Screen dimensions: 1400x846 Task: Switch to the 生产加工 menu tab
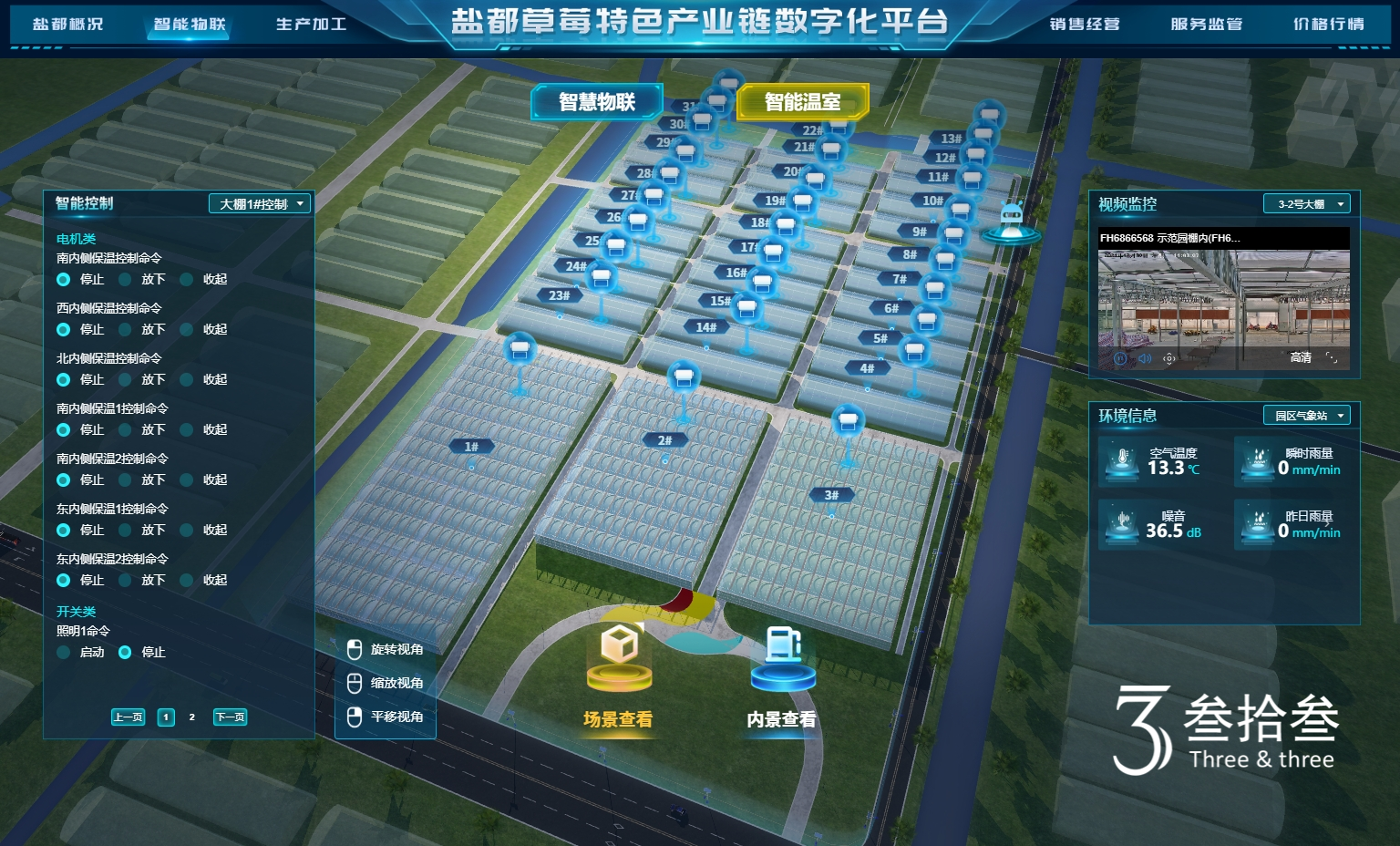coord(311,25)
